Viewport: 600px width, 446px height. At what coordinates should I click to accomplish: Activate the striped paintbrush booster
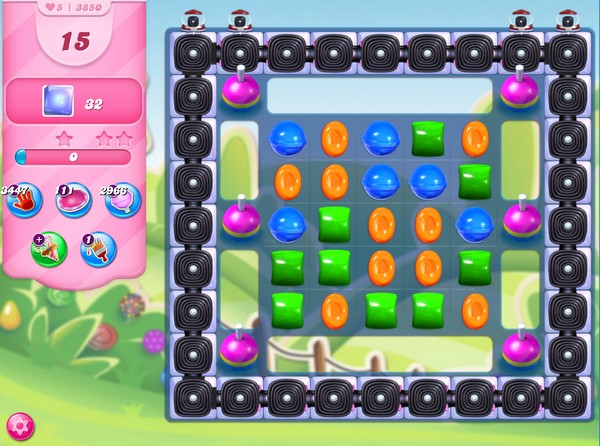(x=97, y=249)
